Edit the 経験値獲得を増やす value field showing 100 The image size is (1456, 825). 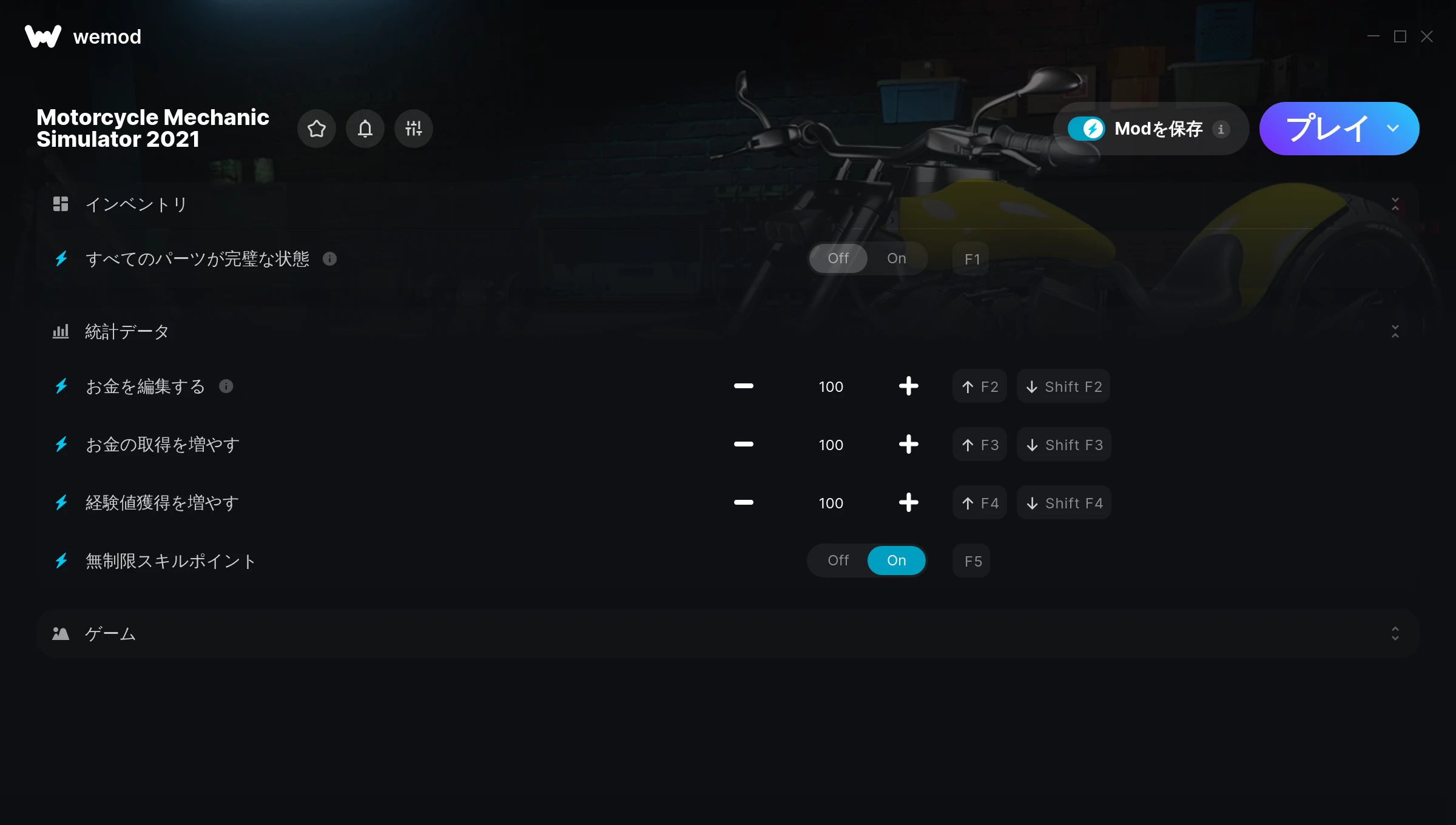coord(831,503)
